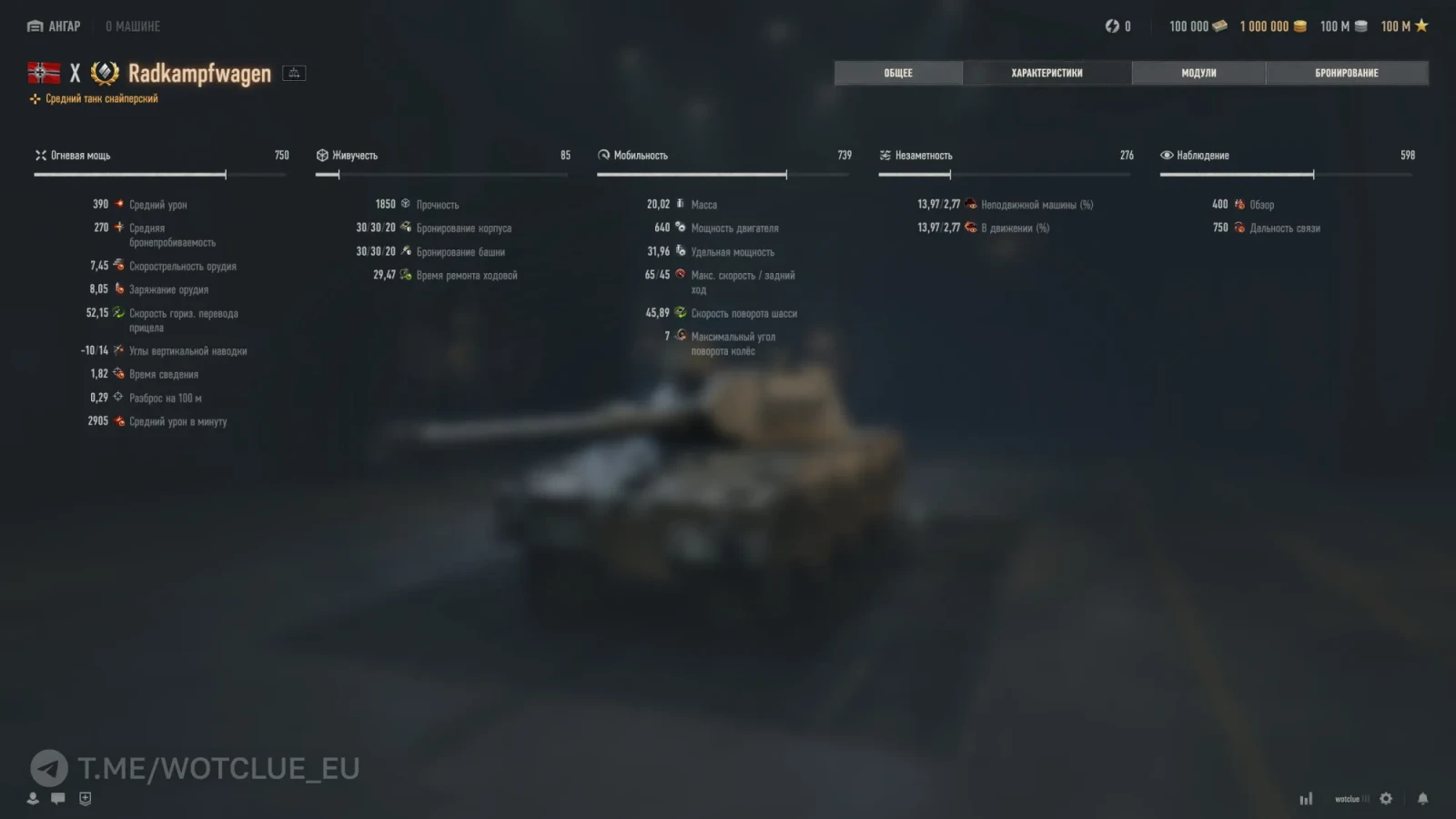The height and width of the screenshot is (819, 1456).
Task: Click the Telegram icon next to WOTCLUE link
Action: (x=50, y=769)
